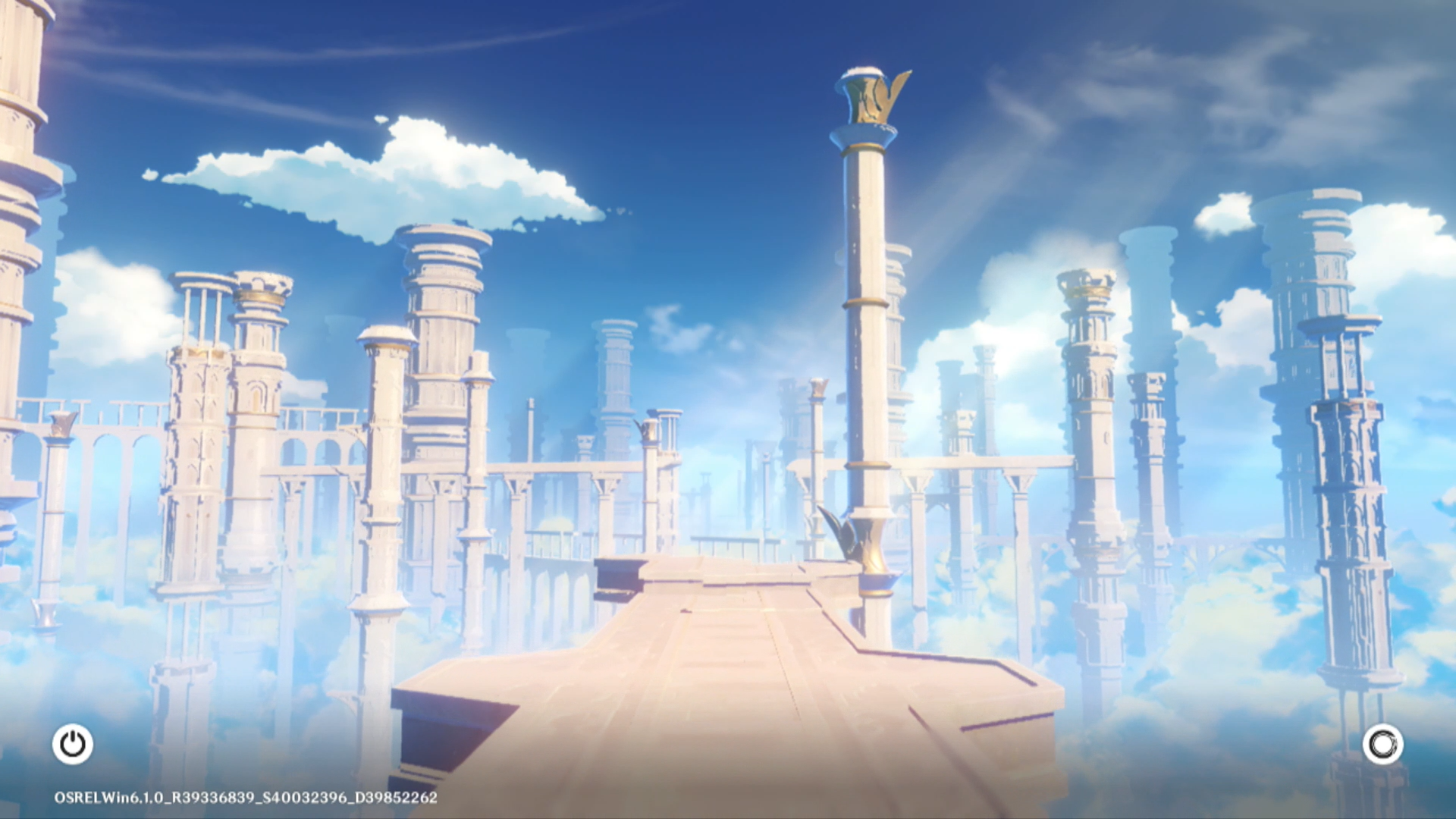The width and height of the screenshot is (1456, 819).
Task: Open the circular ring icon button
Action: (1382, 744)
